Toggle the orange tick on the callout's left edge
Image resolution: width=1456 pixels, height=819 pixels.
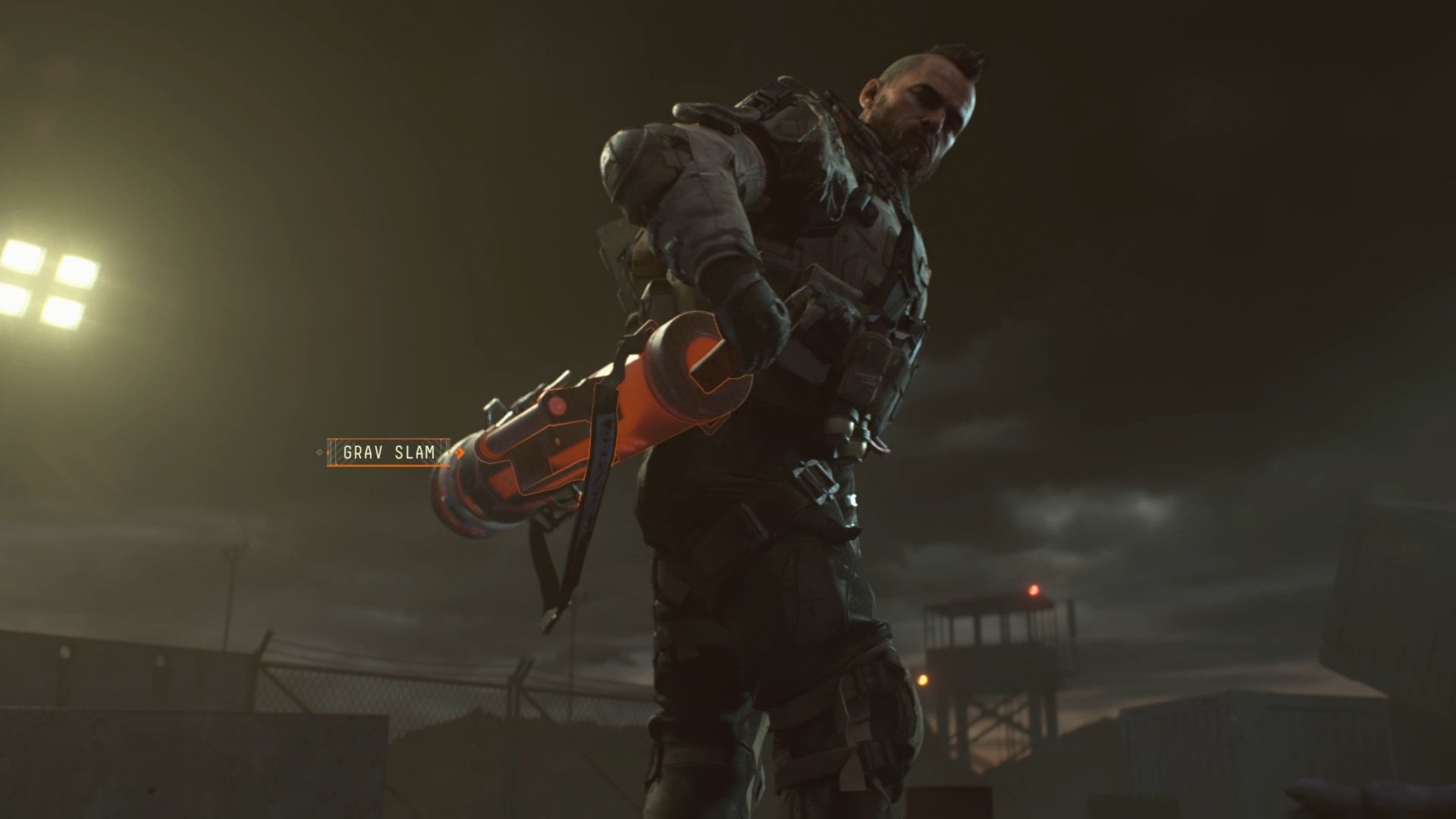tap(328, 453)
